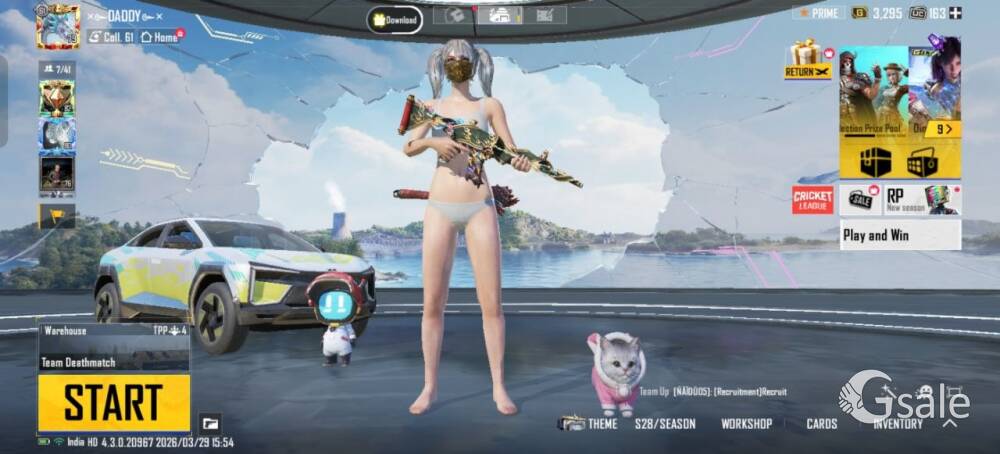Open the SALE tag icon
The height and width of the screenshot is (454, 1000).
pyautogui.click(x=860, y=199)
